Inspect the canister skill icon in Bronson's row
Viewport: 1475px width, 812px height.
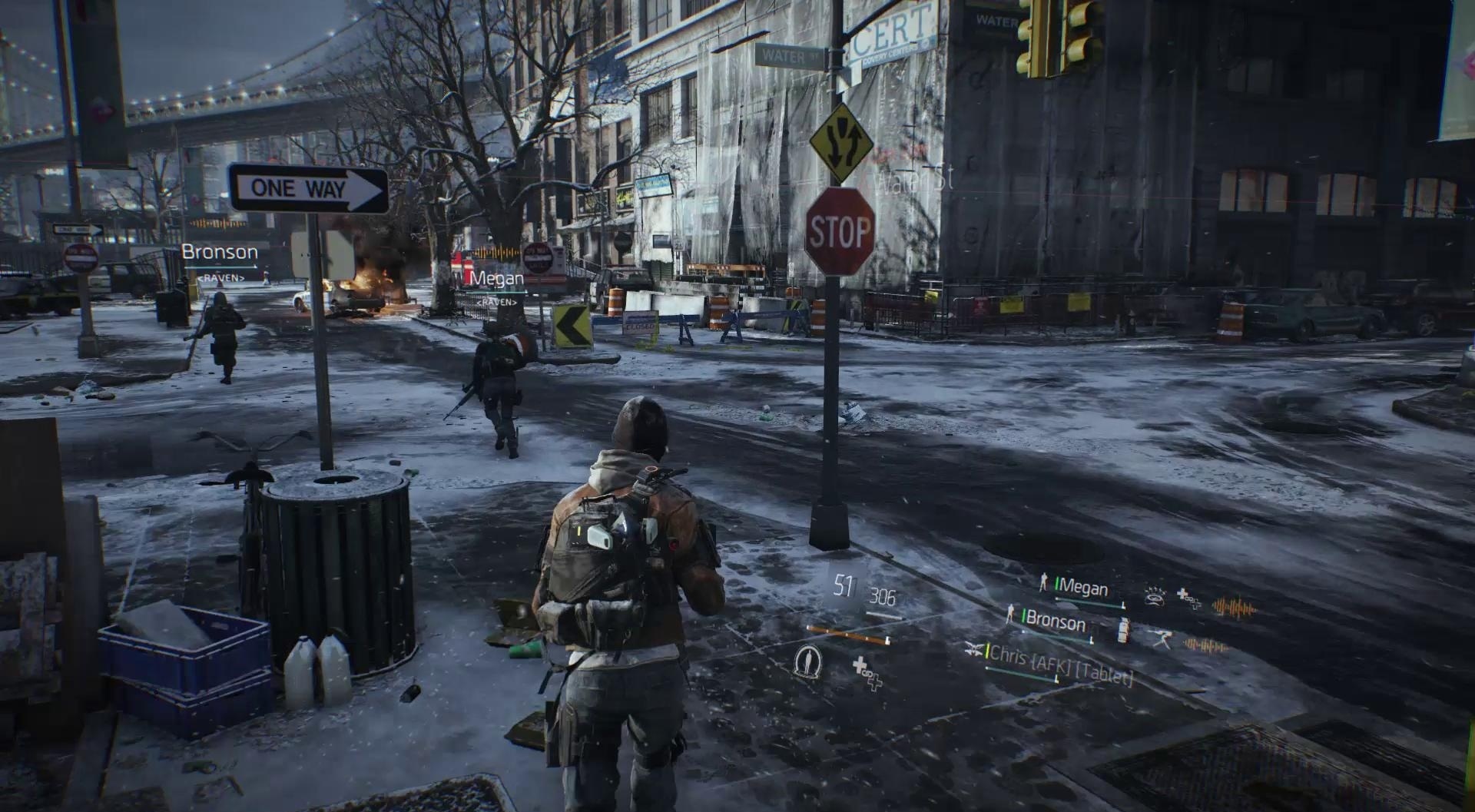tap(1123, 629)
